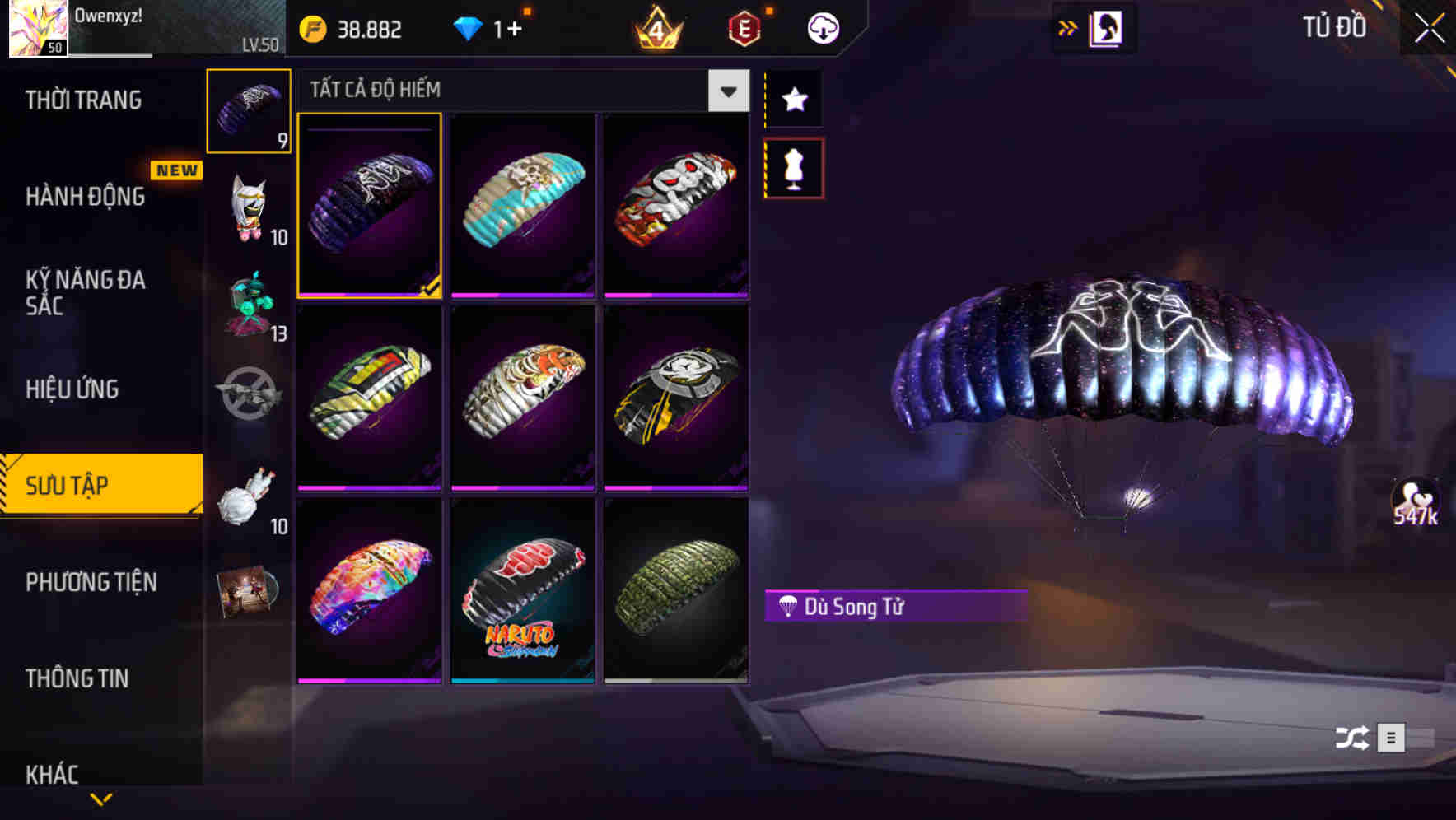The width and height of the screenshot is (1456, 820).
Task: Open the red E badge icon
Action: [x=741, y=27]
